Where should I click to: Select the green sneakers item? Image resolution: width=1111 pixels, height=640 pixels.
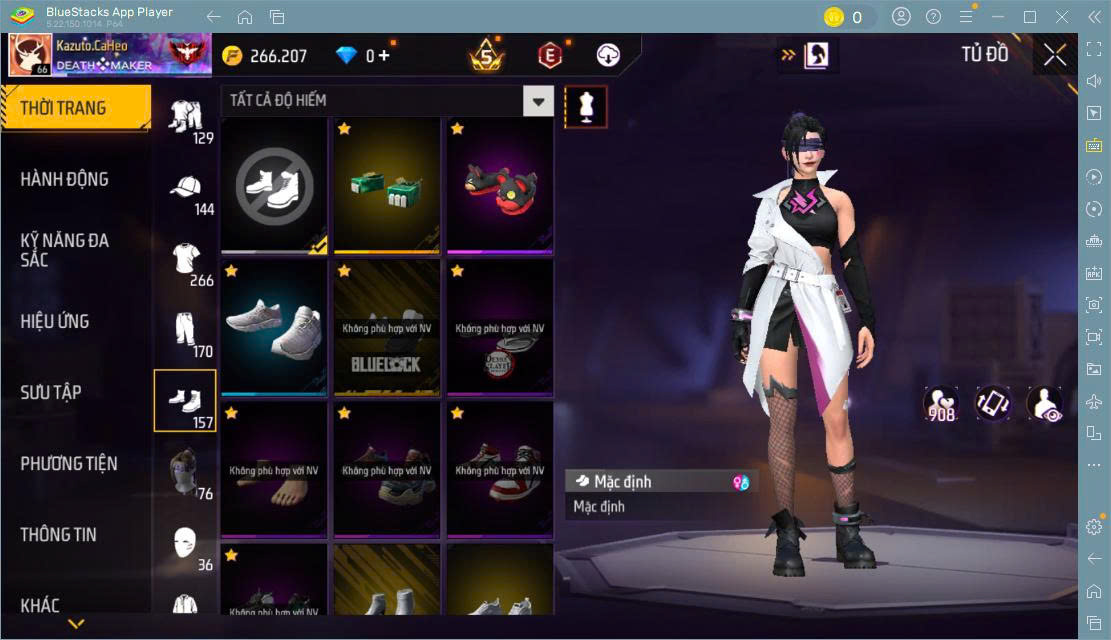387,185
